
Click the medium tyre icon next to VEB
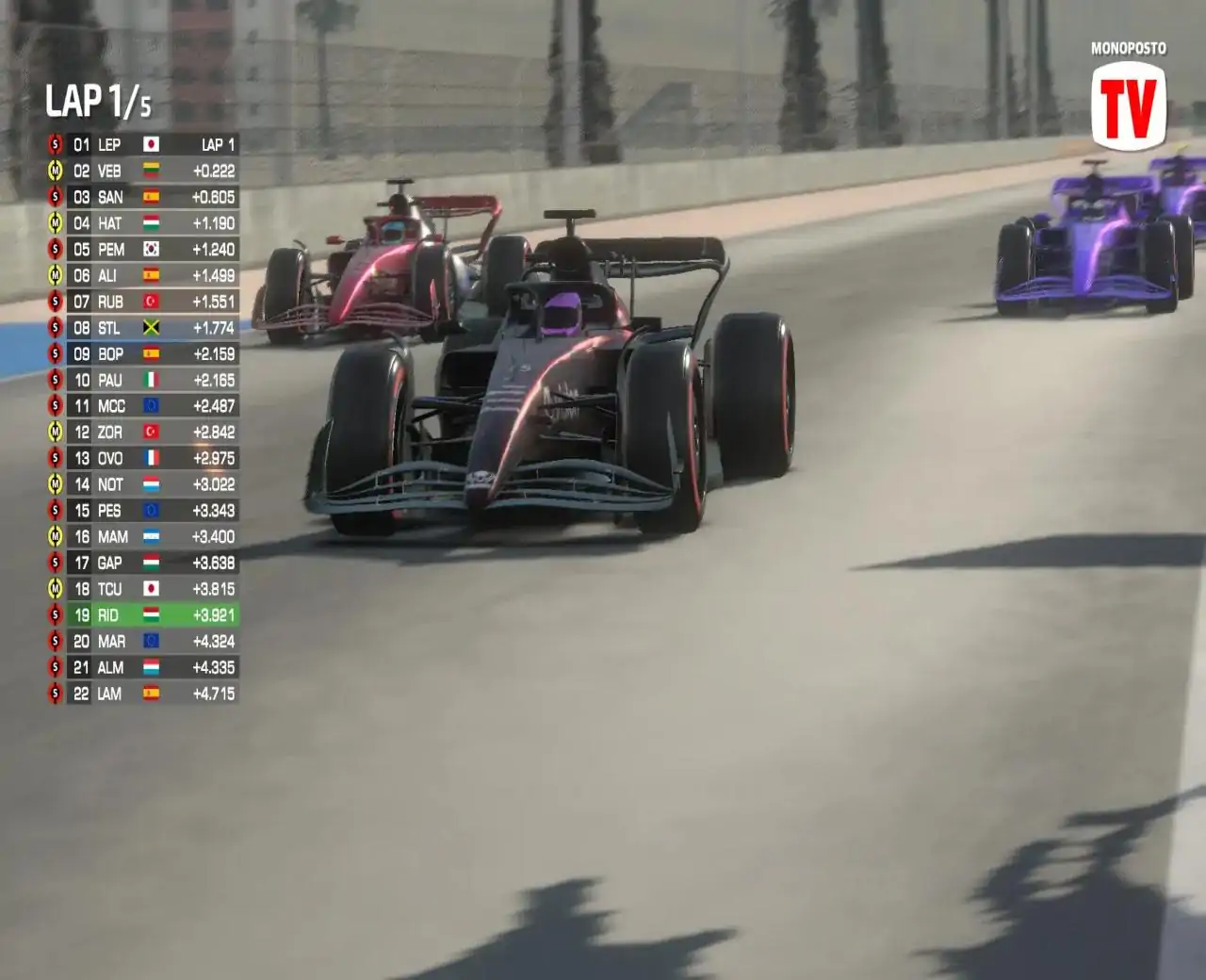click(55, 171)
